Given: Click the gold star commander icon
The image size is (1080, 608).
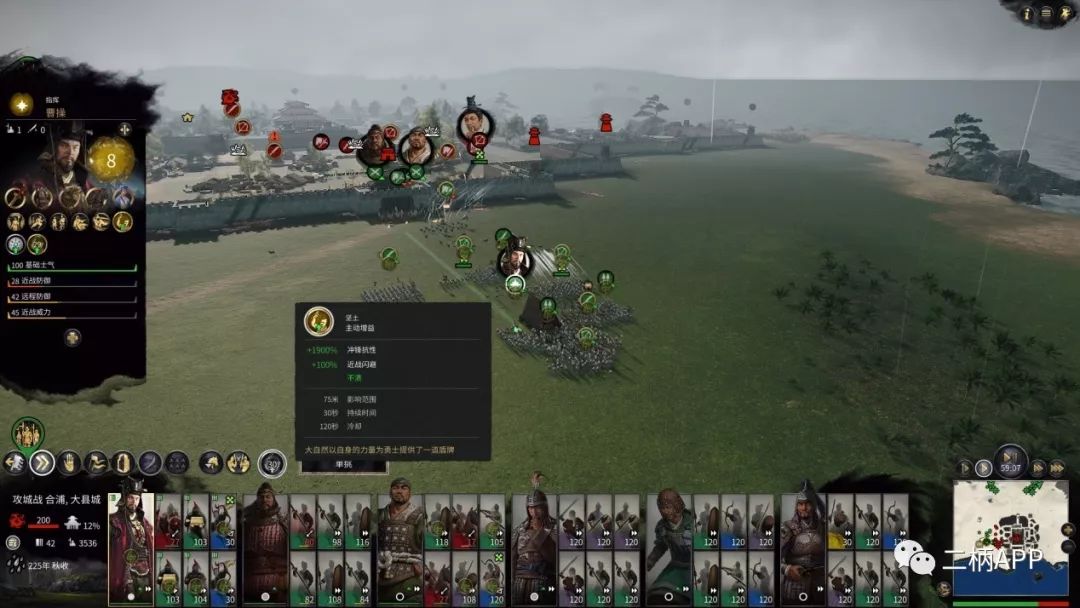Looking at the screenshot, I should click(21, 104).
